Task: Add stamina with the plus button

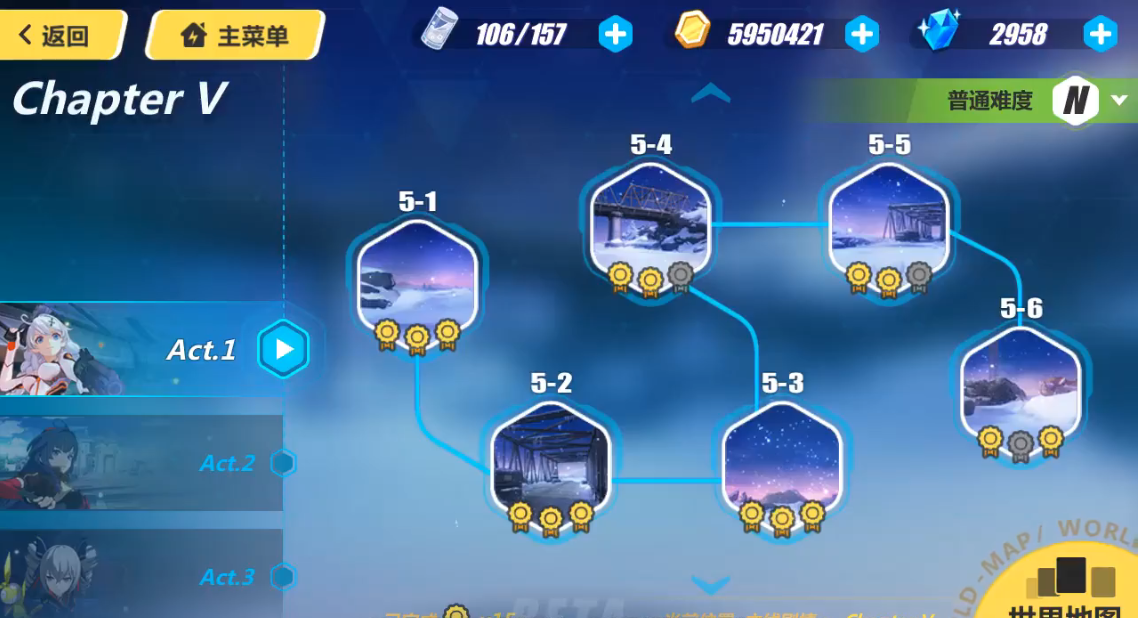Action: click(615, 35)
